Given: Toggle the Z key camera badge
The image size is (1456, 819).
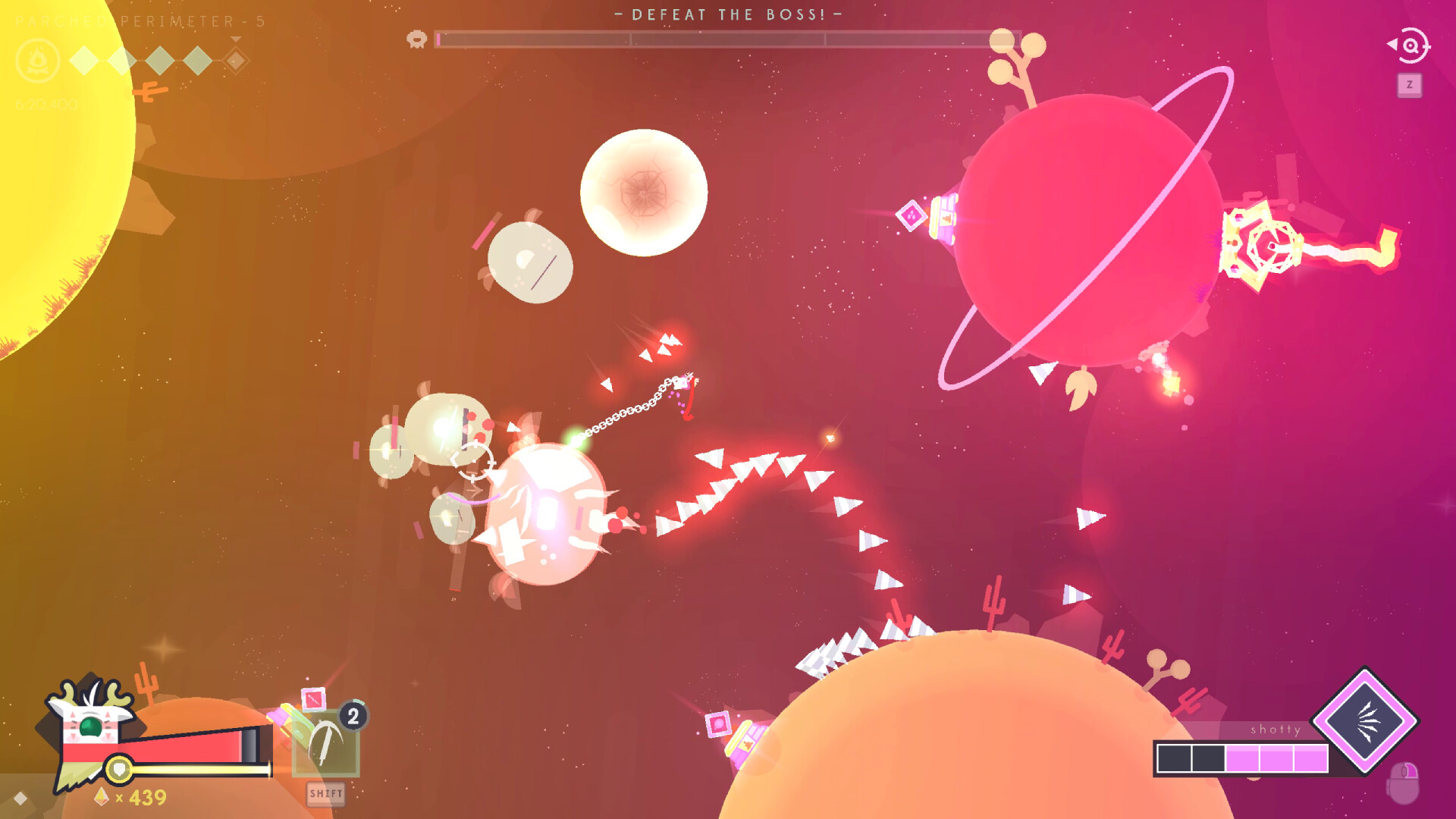Looking at the screenshot, I should tap(1409, 83).
